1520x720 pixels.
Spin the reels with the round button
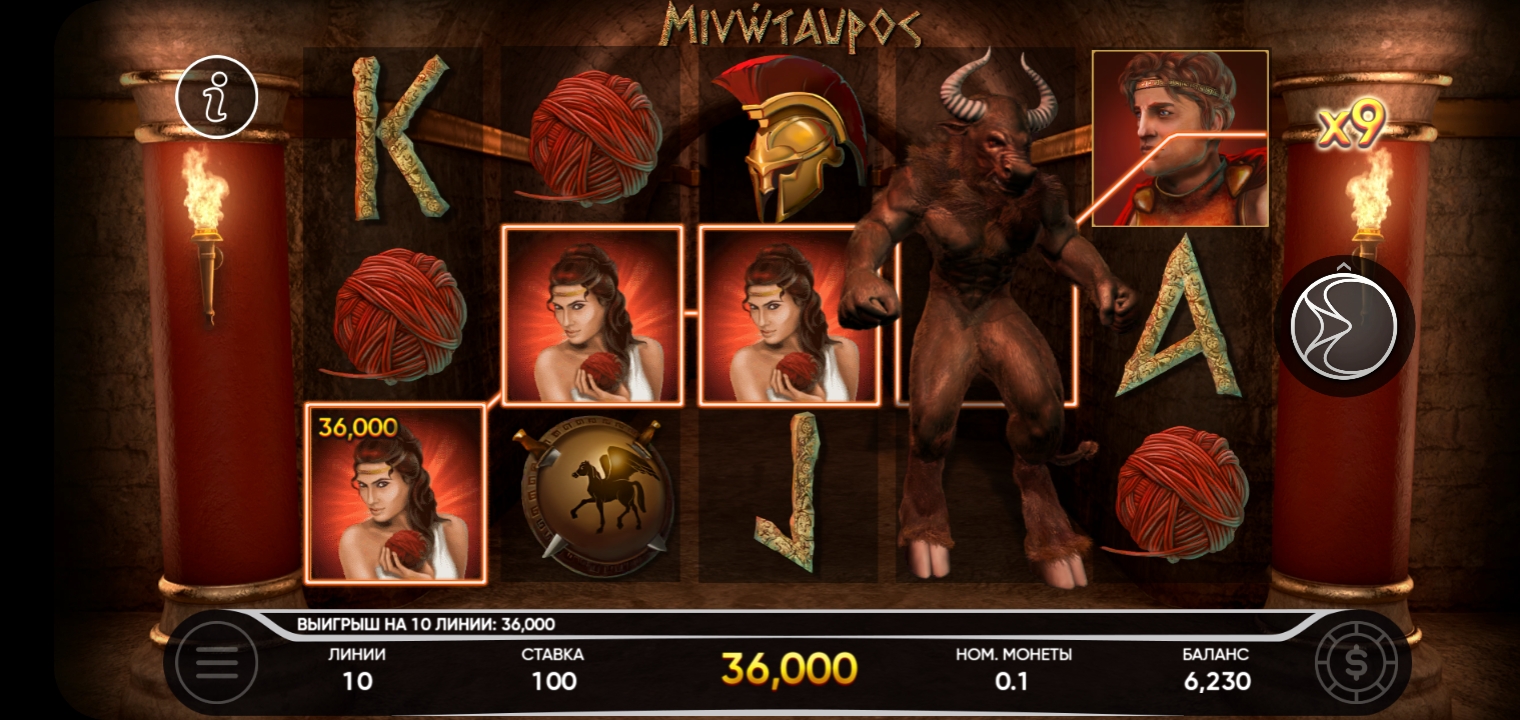coord(1343,325)
